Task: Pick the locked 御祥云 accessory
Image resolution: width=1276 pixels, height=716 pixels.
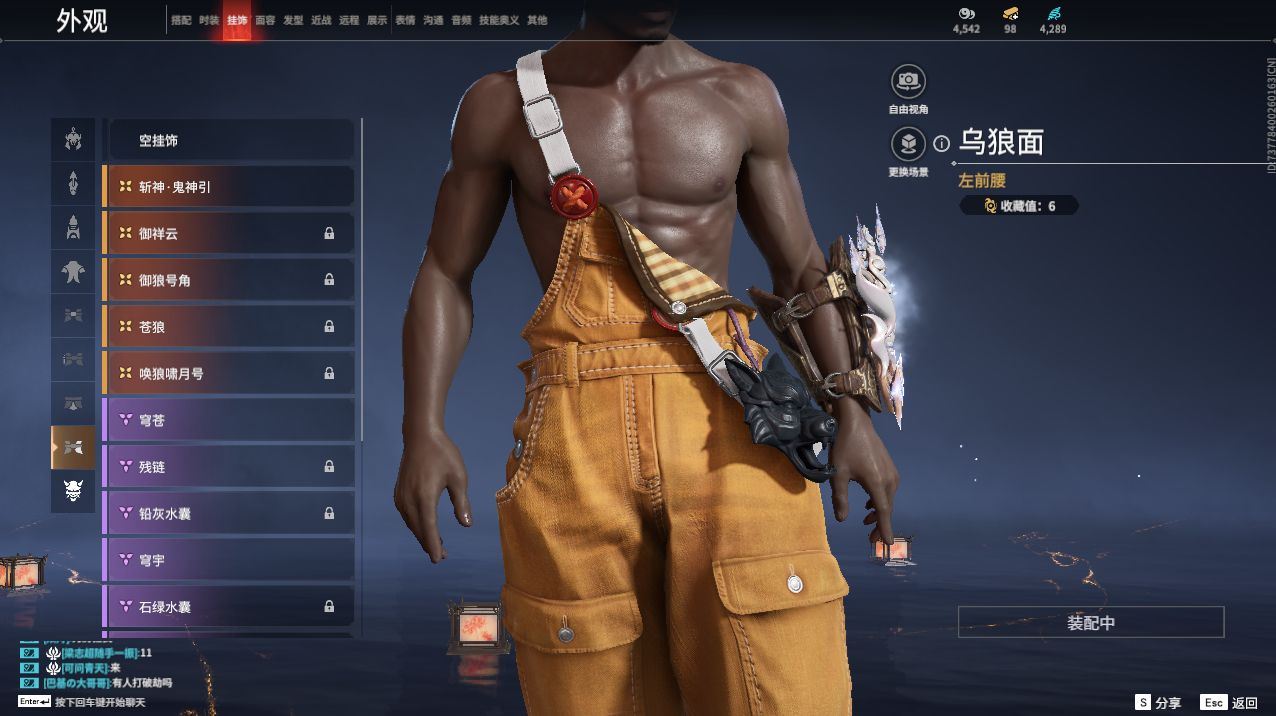Action: pyautogui.click(x=229, y=233)
